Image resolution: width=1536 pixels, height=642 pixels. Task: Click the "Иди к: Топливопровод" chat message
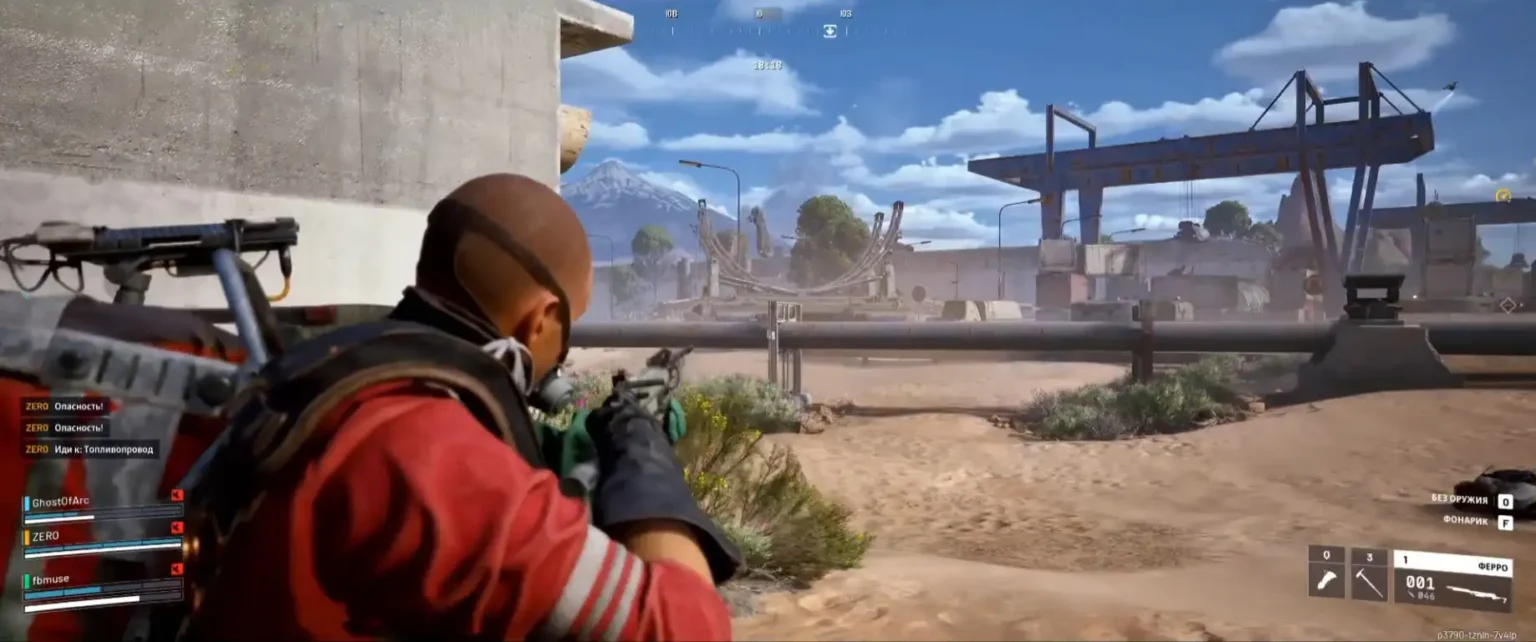tap(90, 450)
